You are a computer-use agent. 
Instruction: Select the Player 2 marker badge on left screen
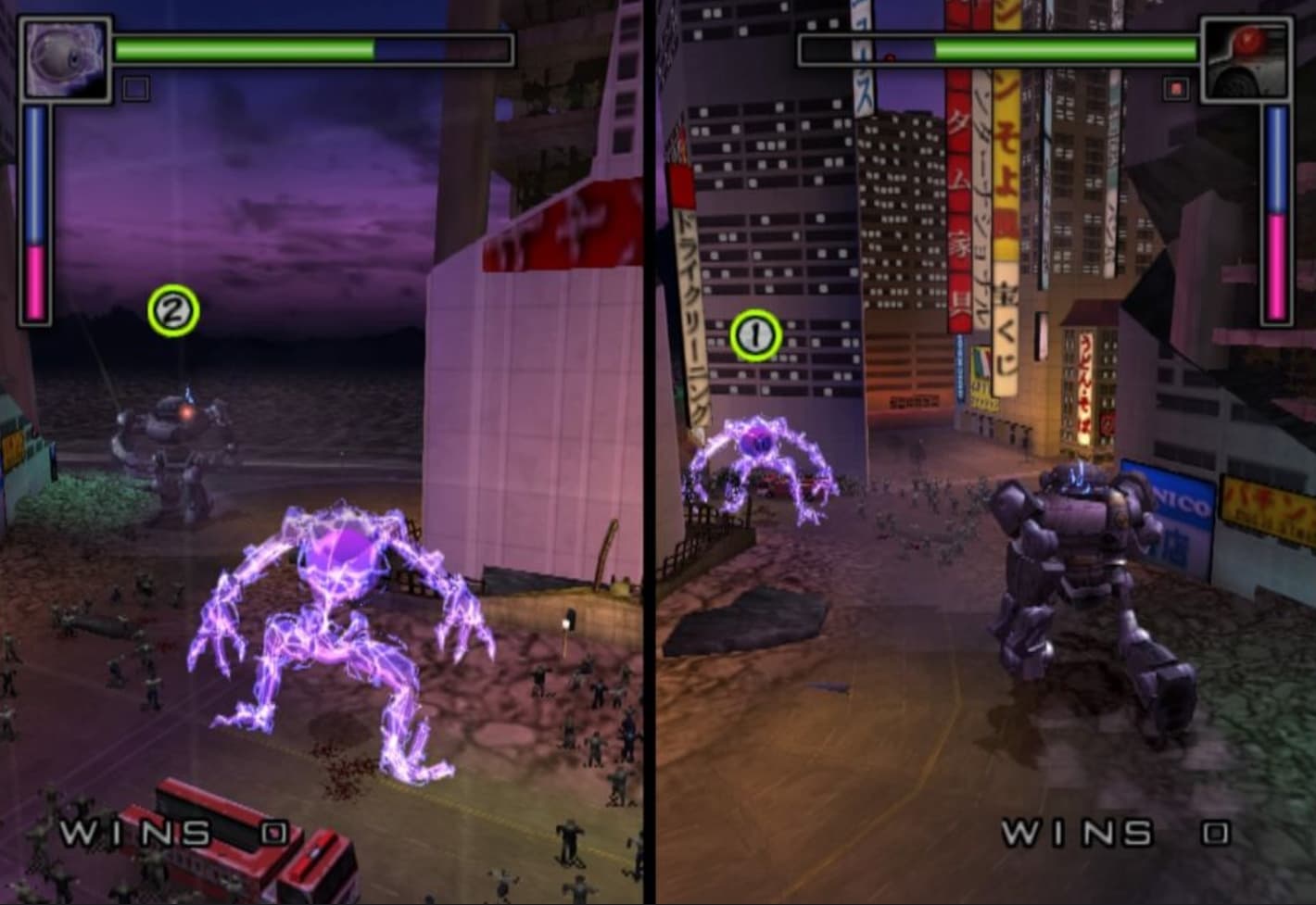[171, 310]
